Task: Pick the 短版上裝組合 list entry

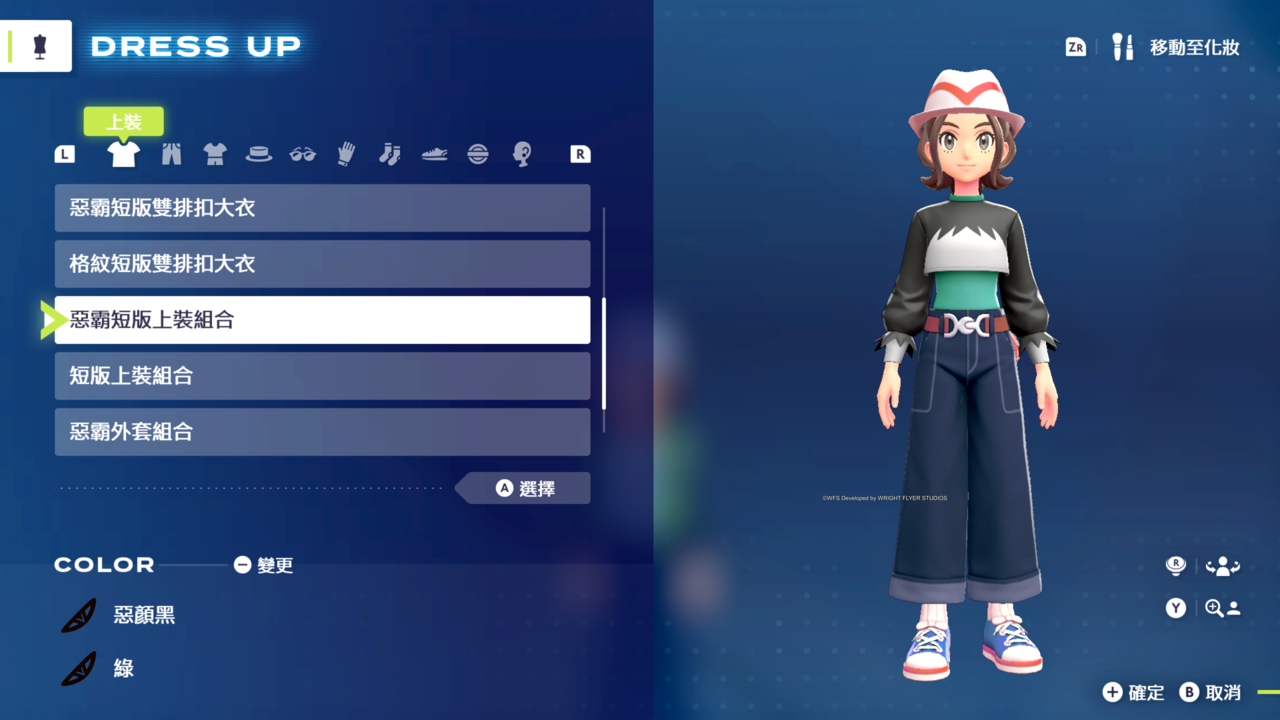Action: [322, 376]
